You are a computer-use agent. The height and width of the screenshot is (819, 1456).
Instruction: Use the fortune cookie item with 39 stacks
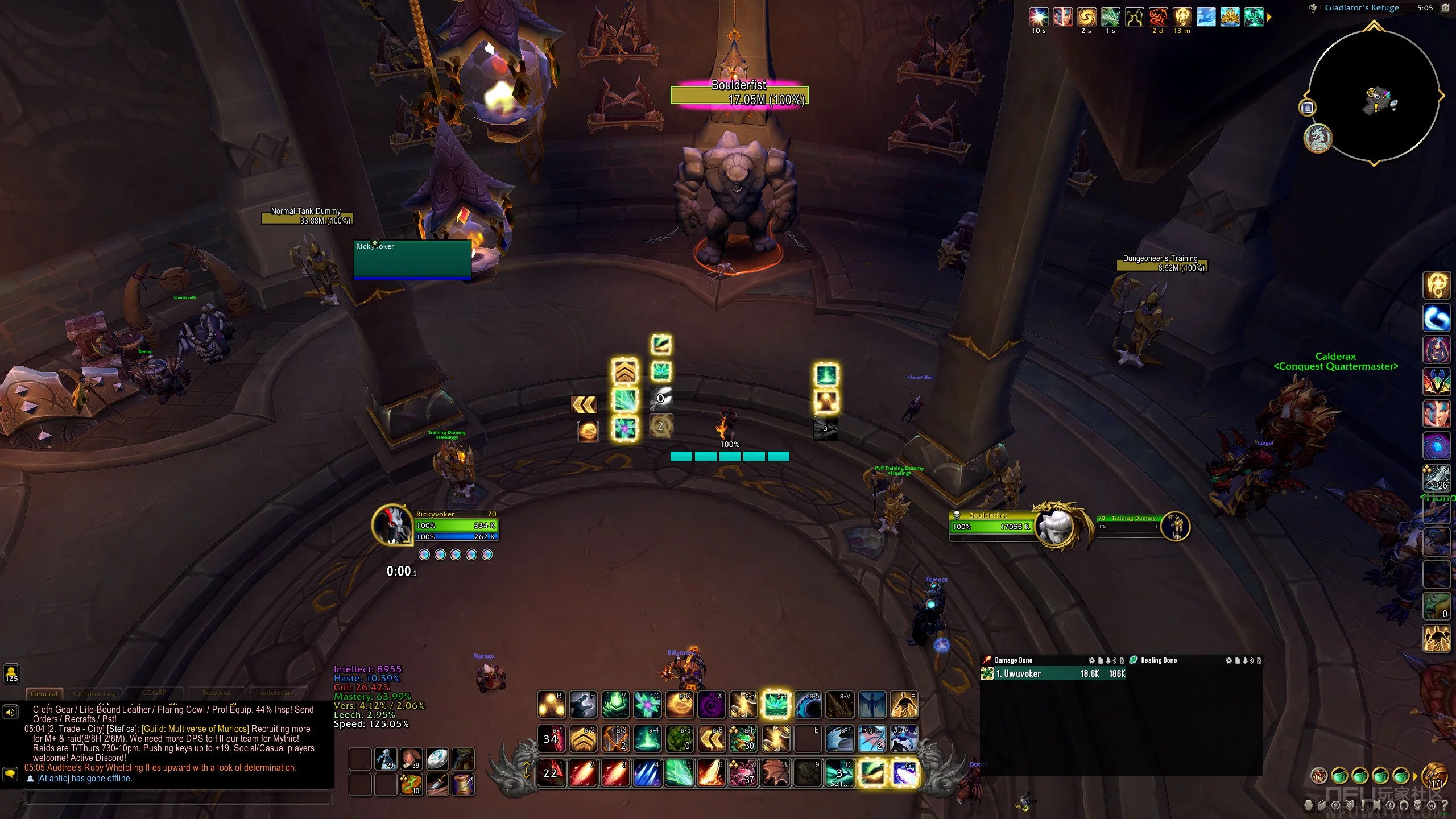[411, 759]
